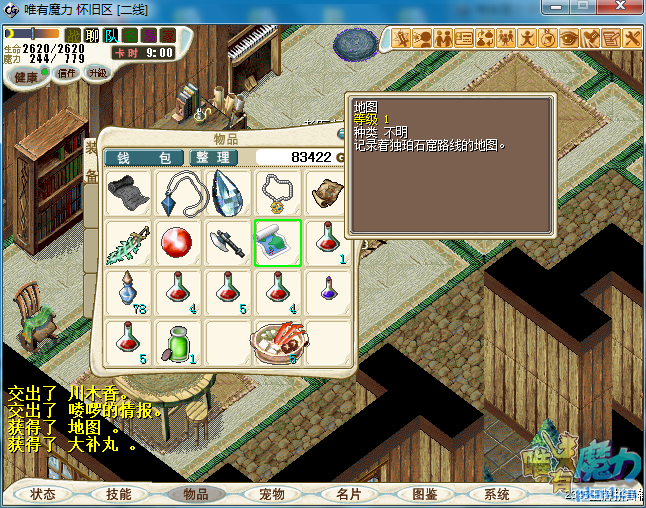The width and height of the screenshot is (646, 508).
Task: Open the 系统 system menu
Action: pos(497,494)
